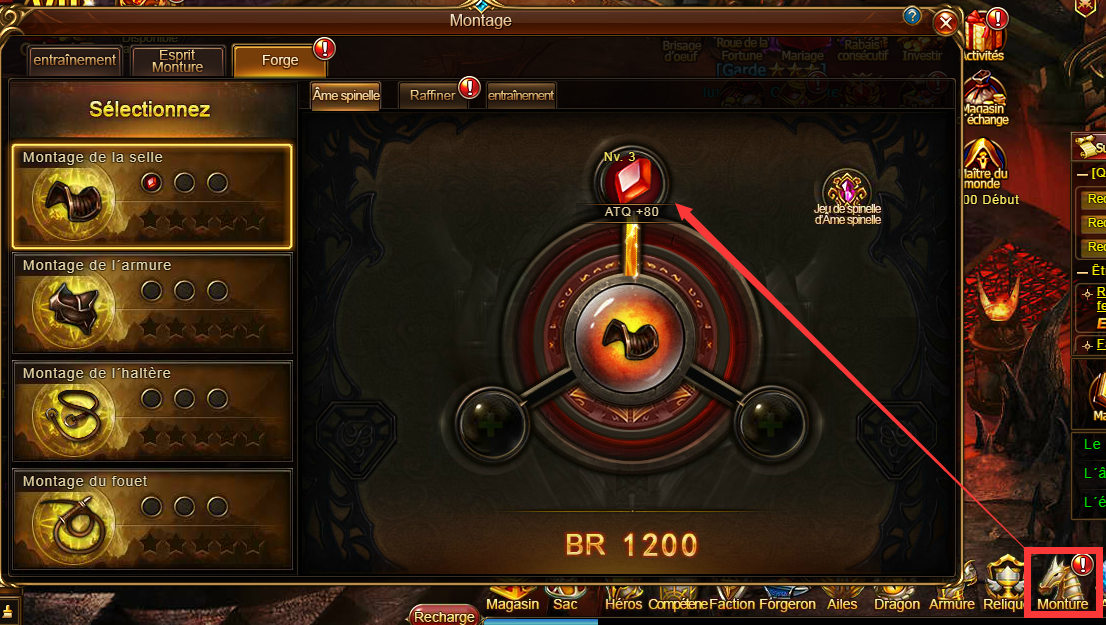Click the Recharge button
Image resolution: width=1106 pixels, height=625 pixels.
click(444, 616)
